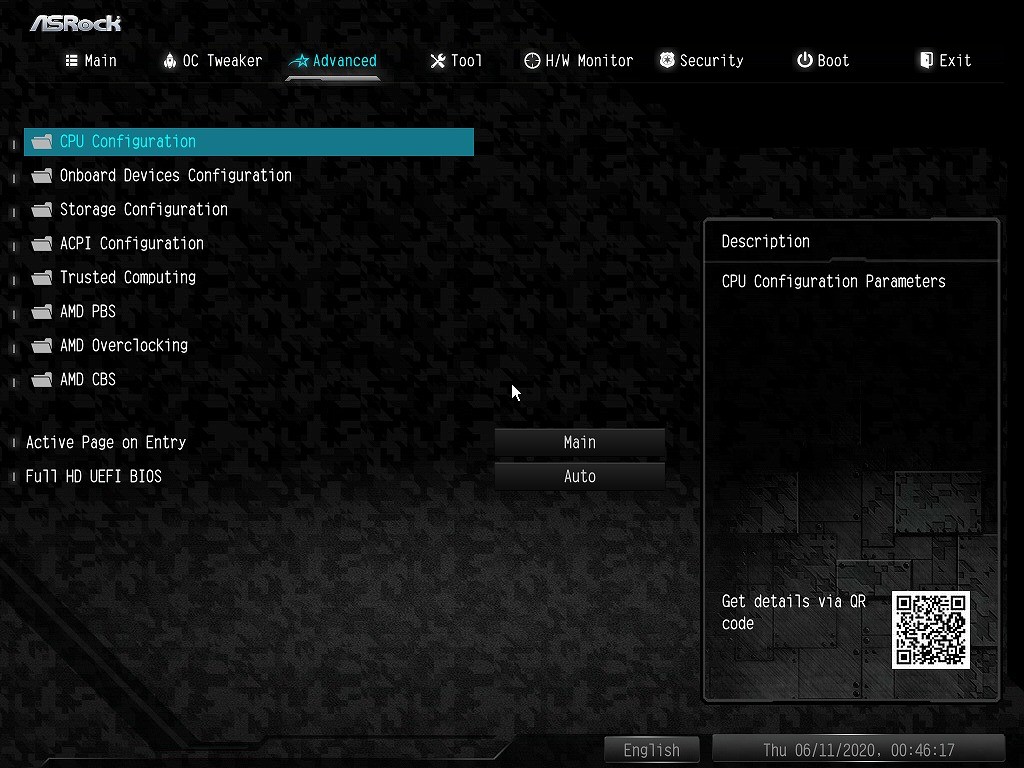Open the Boot tab
Screen dimensions: 1024x768
coord(823,61)
